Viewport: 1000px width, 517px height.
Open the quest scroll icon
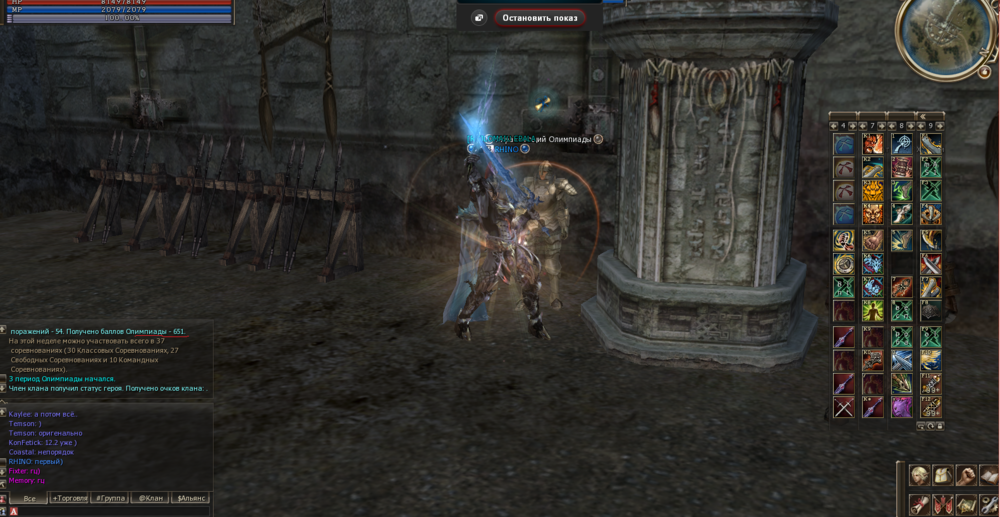coord(919,504)
